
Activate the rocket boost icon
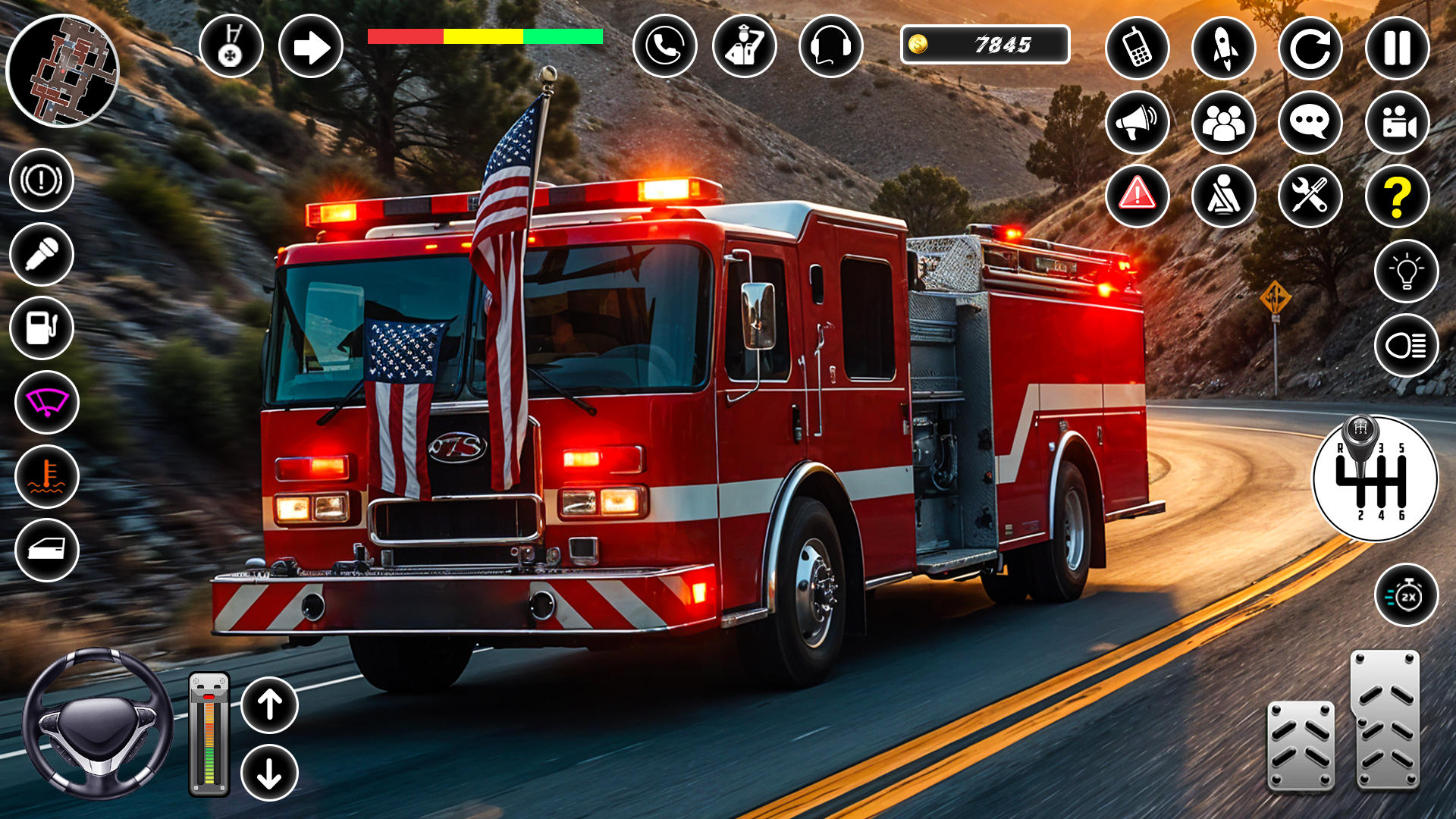coord(1224,48)
